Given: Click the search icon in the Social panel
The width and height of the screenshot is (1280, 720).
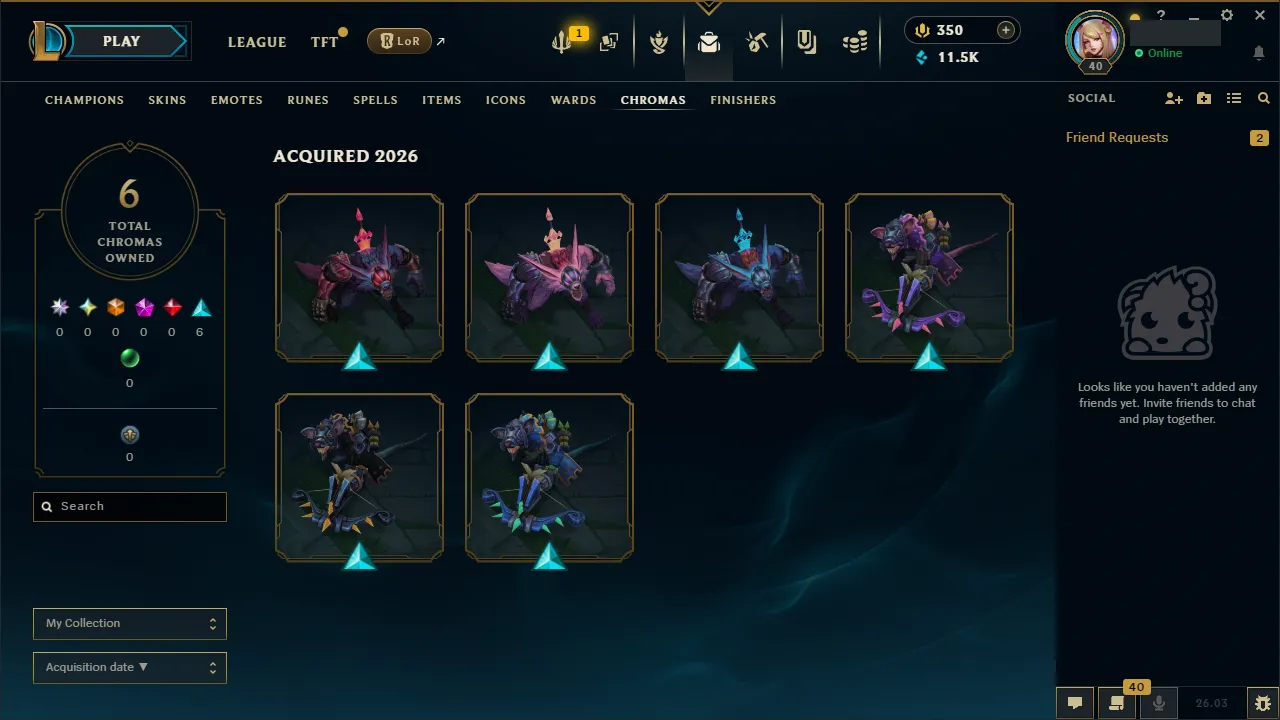Looking at the screenshot, I should [x=1263, y=98].
